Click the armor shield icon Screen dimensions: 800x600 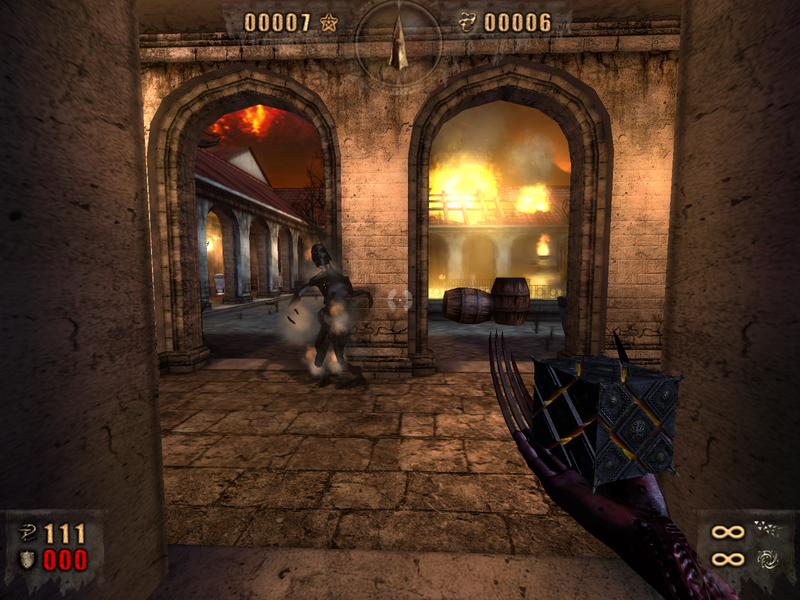(x=25, y=559)
